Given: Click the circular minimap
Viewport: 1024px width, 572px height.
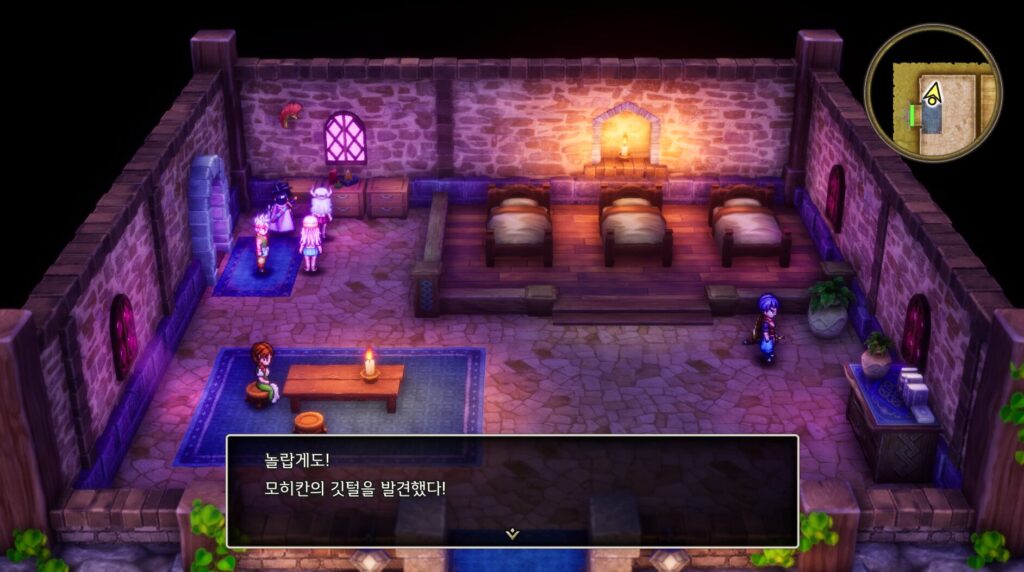Looking at the screenshot, I should click(x=932, y=93).
